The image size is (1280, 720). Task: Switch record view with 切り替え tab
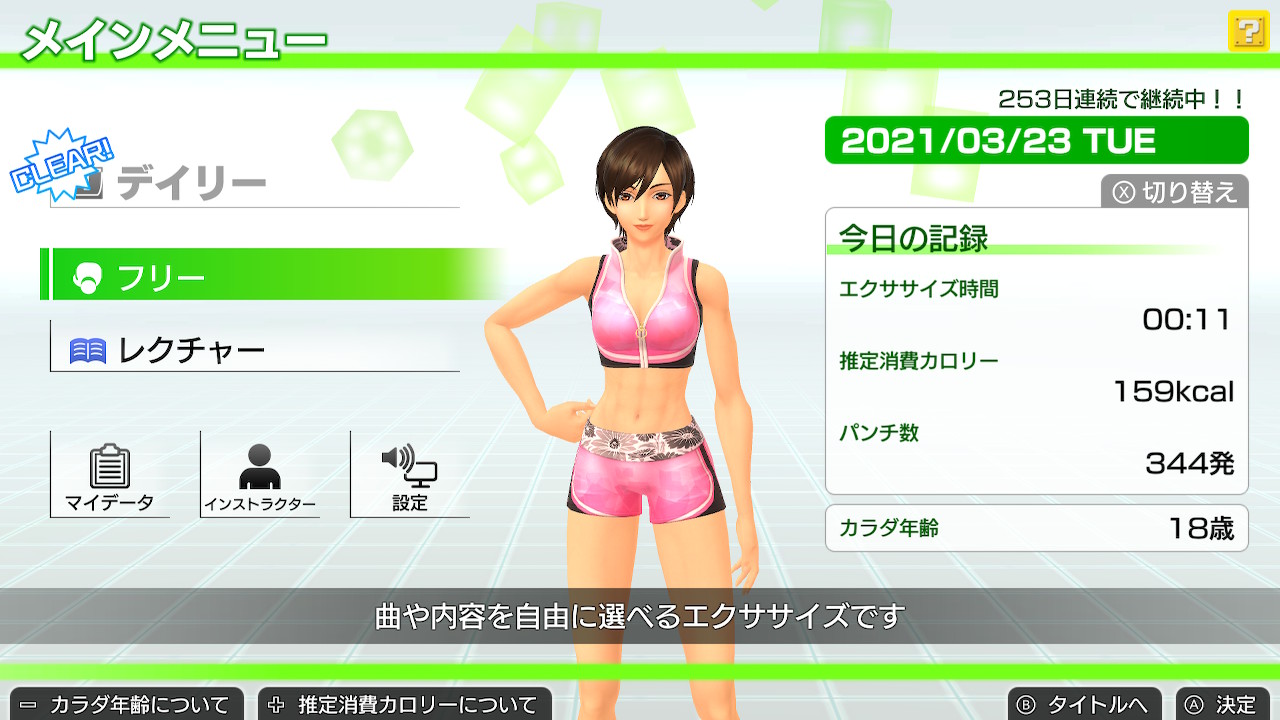tap(1175, 192)
